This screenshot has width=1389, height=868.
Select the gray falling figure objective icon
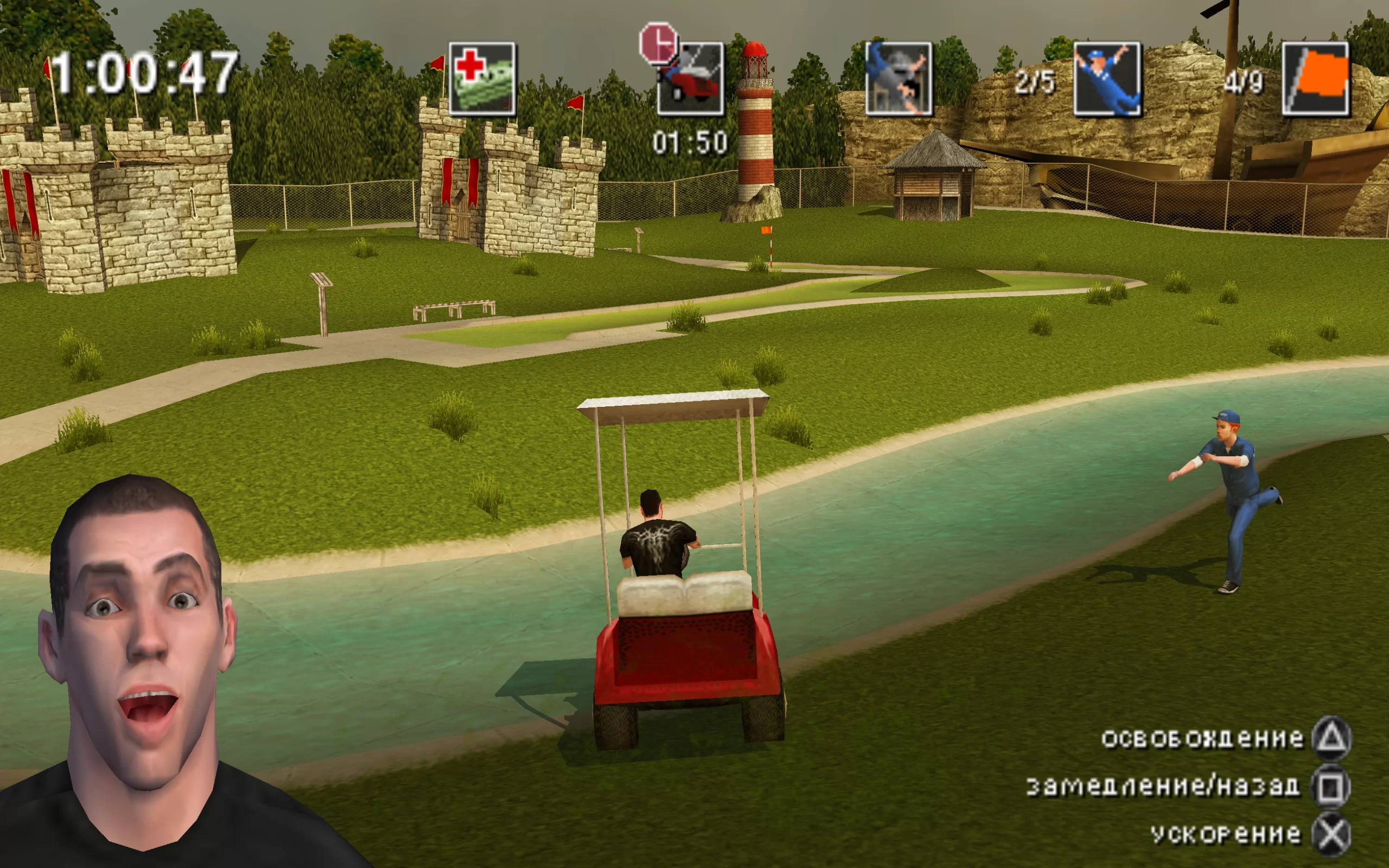coord(899,79)
